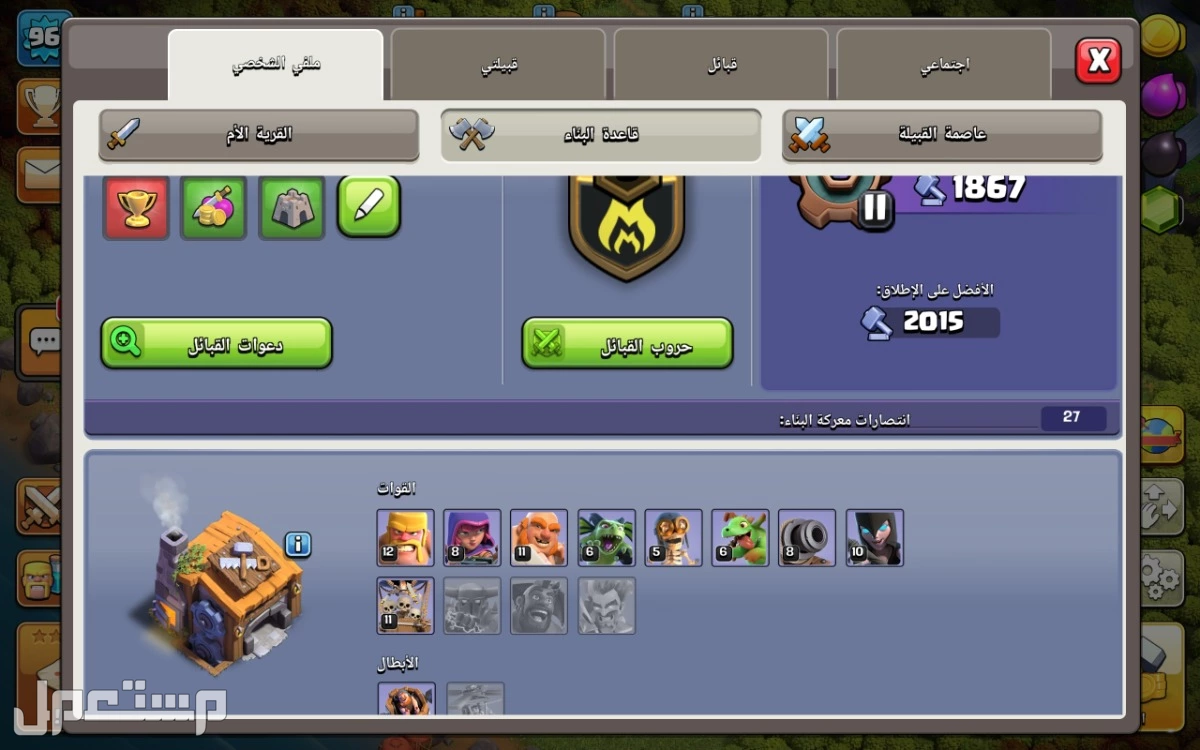Open دعوات القبائل invitations
The image size is (1200, 750).
tap(216, 343)
